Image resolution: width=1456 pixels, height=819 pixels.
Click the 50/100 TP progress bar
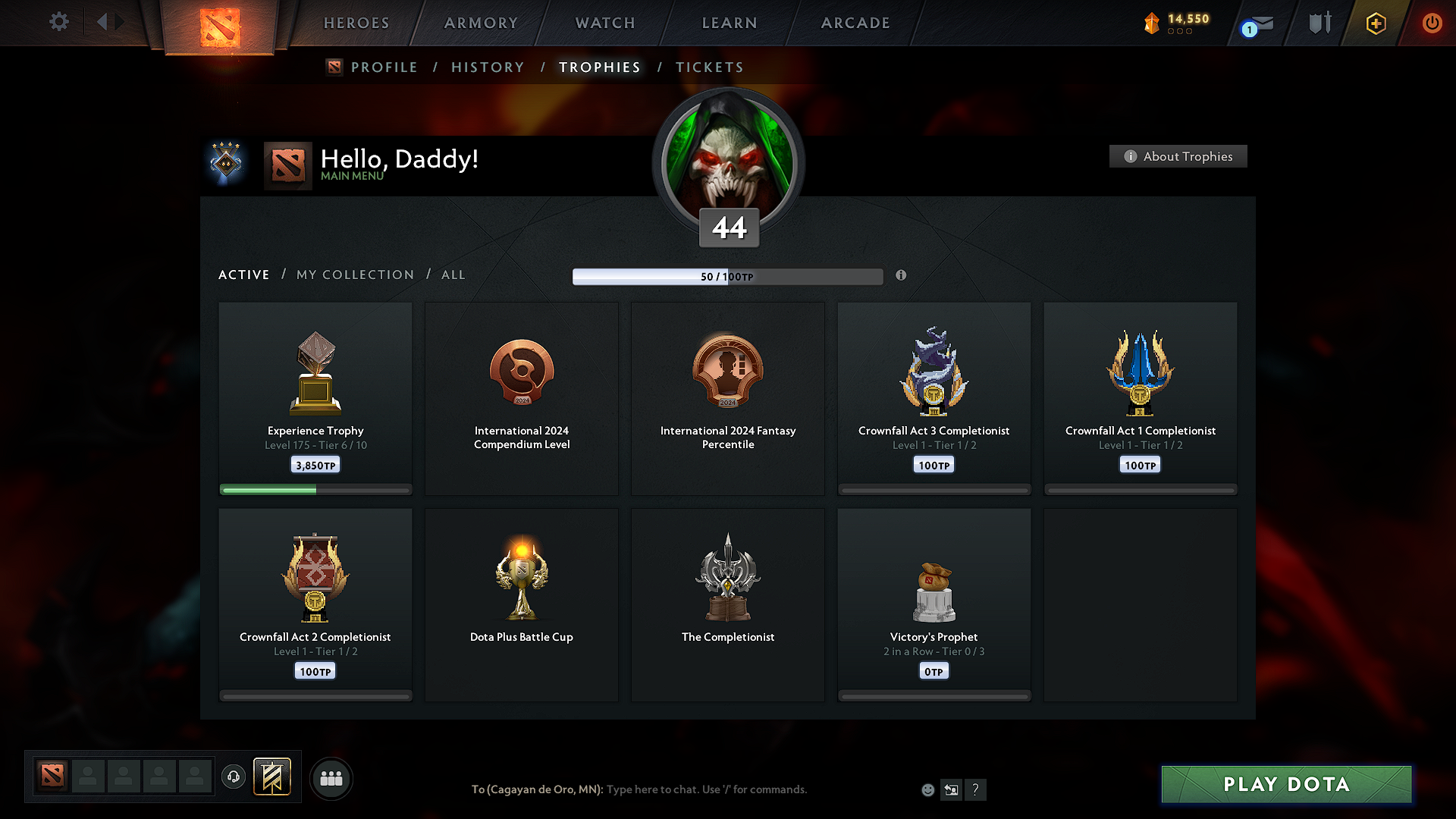(x=728, y=276)
